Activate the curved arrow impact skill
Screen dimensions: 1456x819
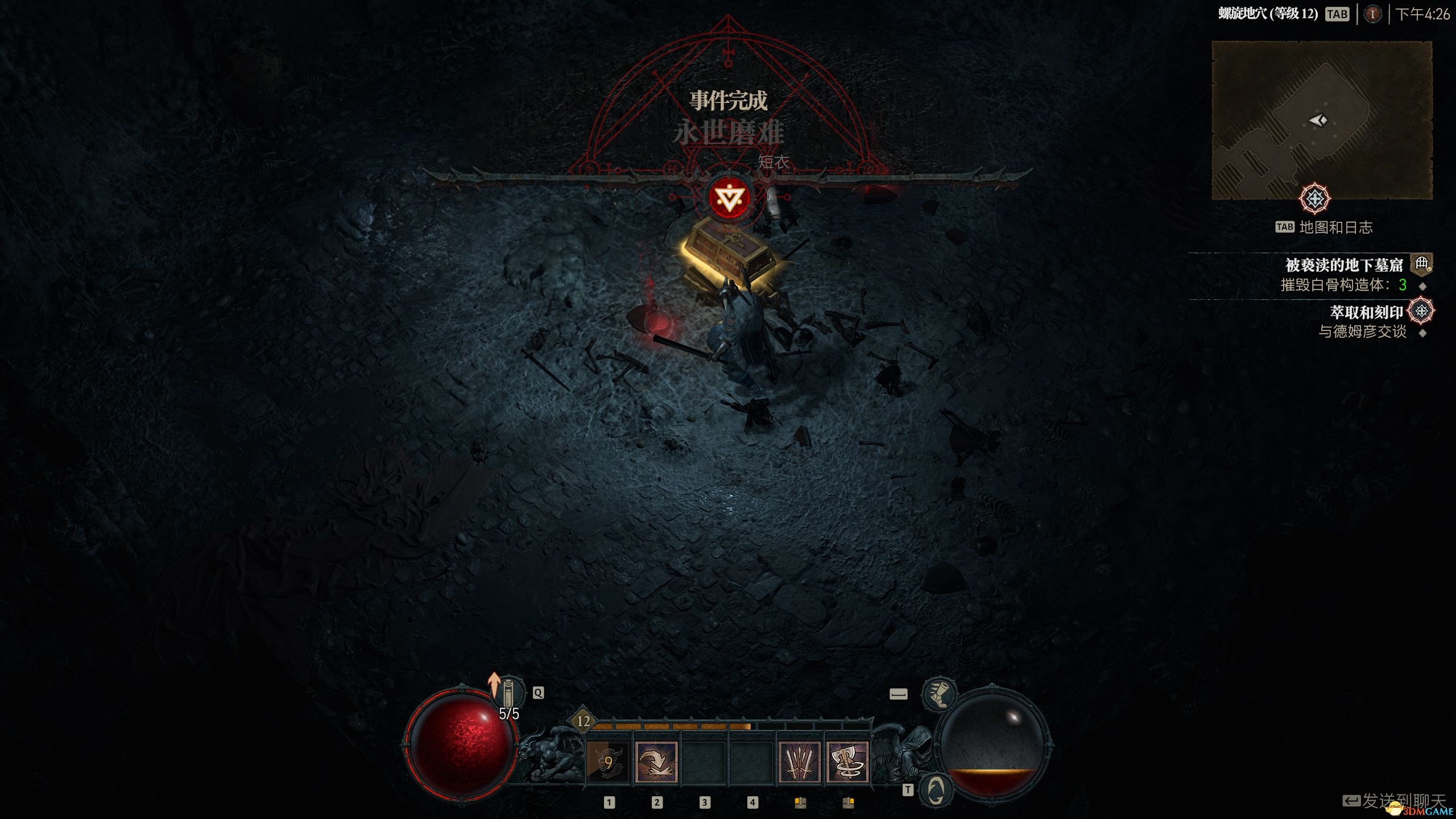click(x=656, y=762)
